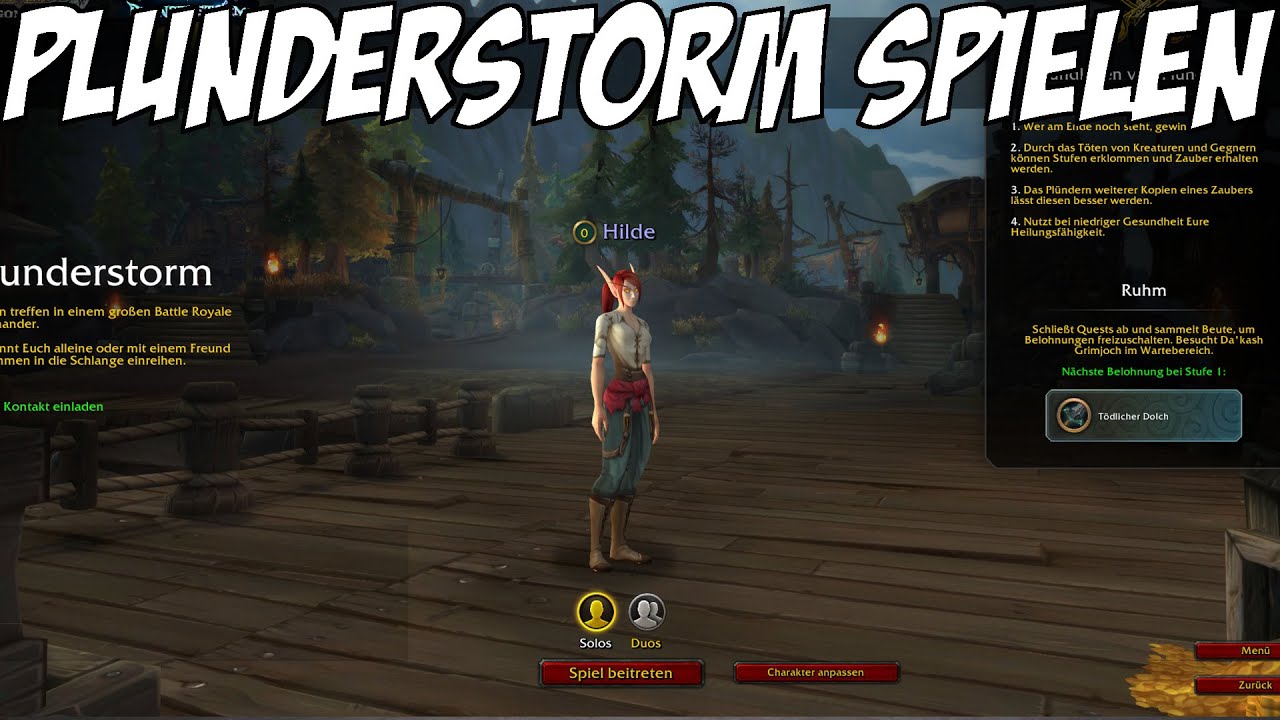The width and height of the screenshot is (1280, 720).
Task: Click the Nächste Belohnung bei Stufe 1 text
Action: coord(1146,371)
